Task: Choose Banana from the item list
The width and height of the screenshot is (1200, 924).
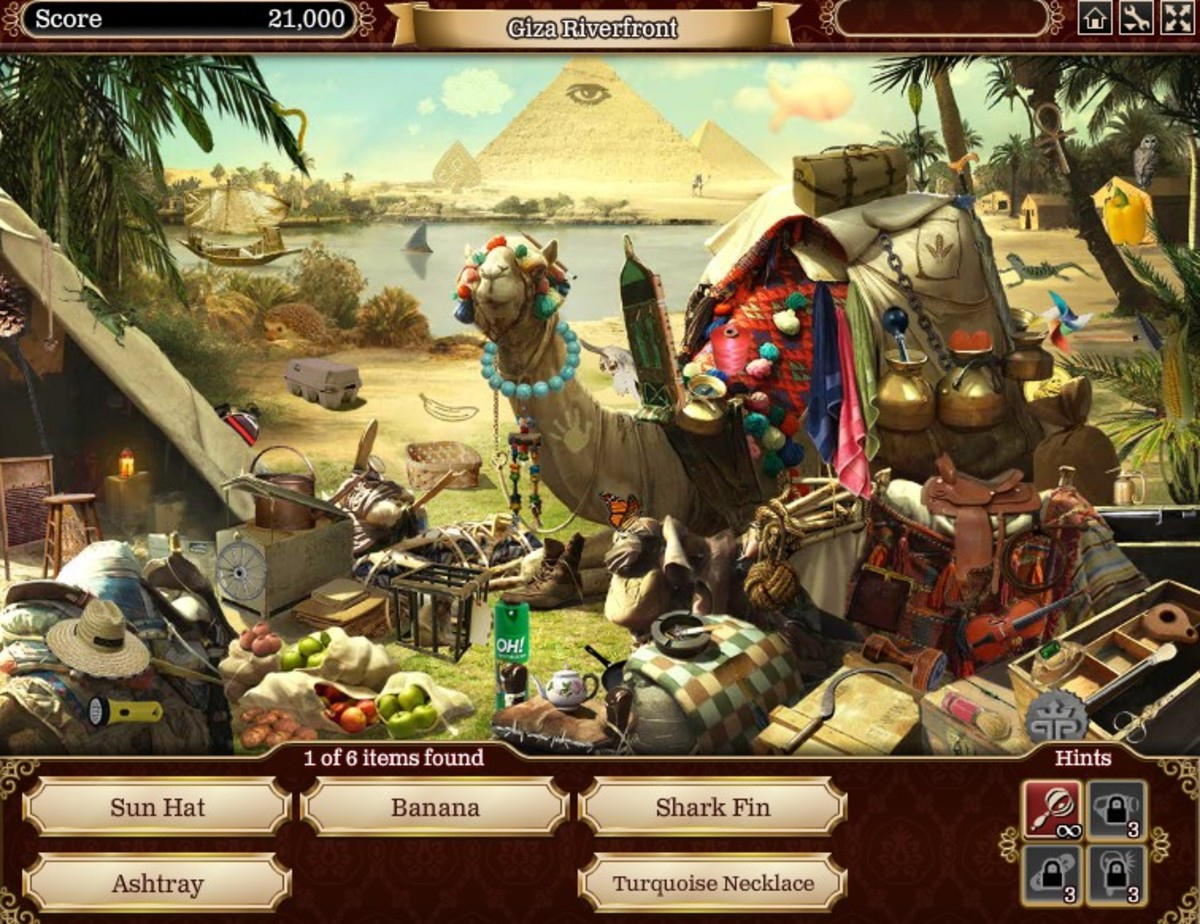Action: [435, 807]
